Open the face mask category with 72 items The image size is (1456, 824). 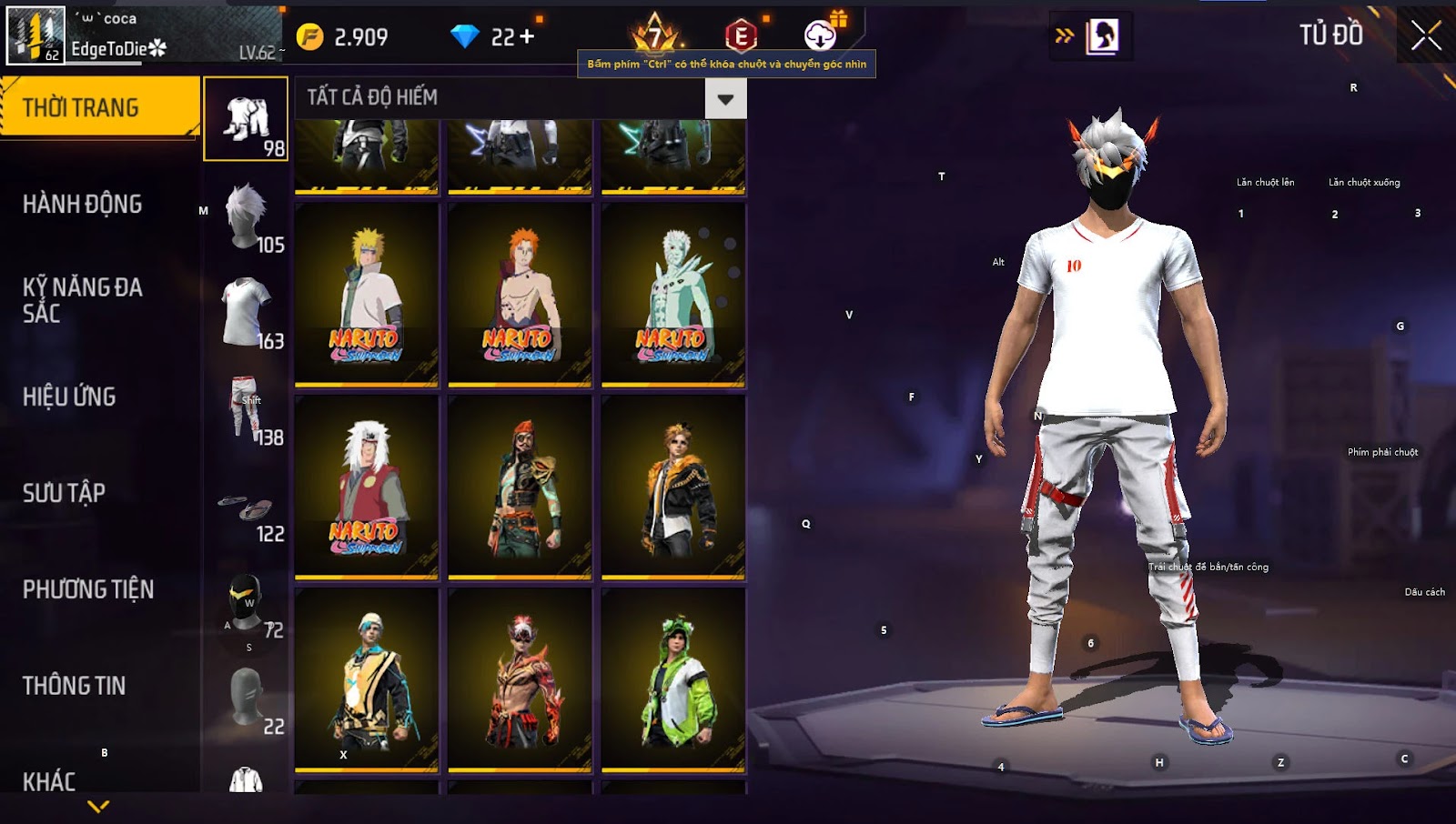click(x=248, y=602)
